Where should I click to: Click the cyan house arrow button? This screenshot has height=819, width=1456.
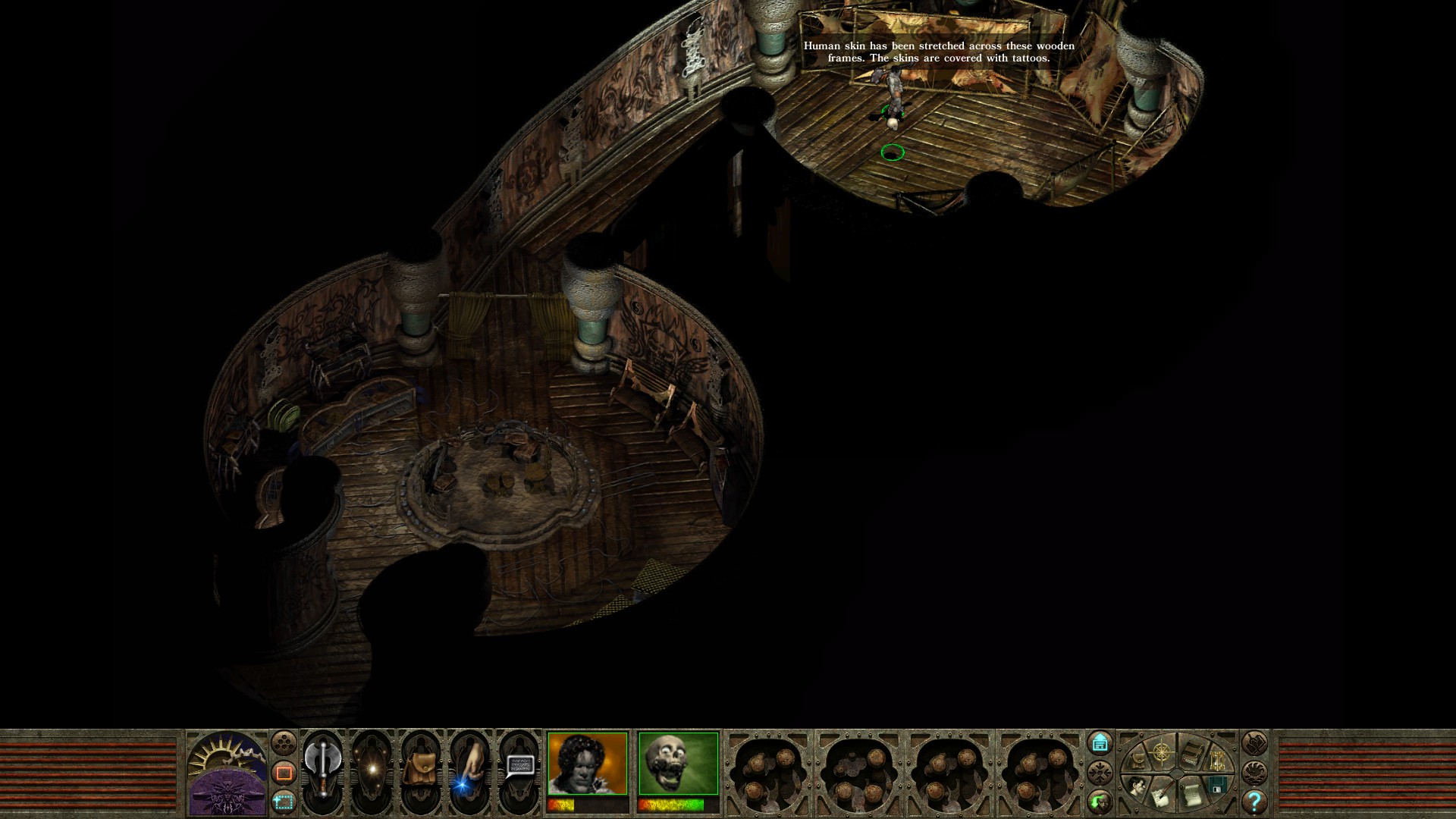coord(1100,742)
